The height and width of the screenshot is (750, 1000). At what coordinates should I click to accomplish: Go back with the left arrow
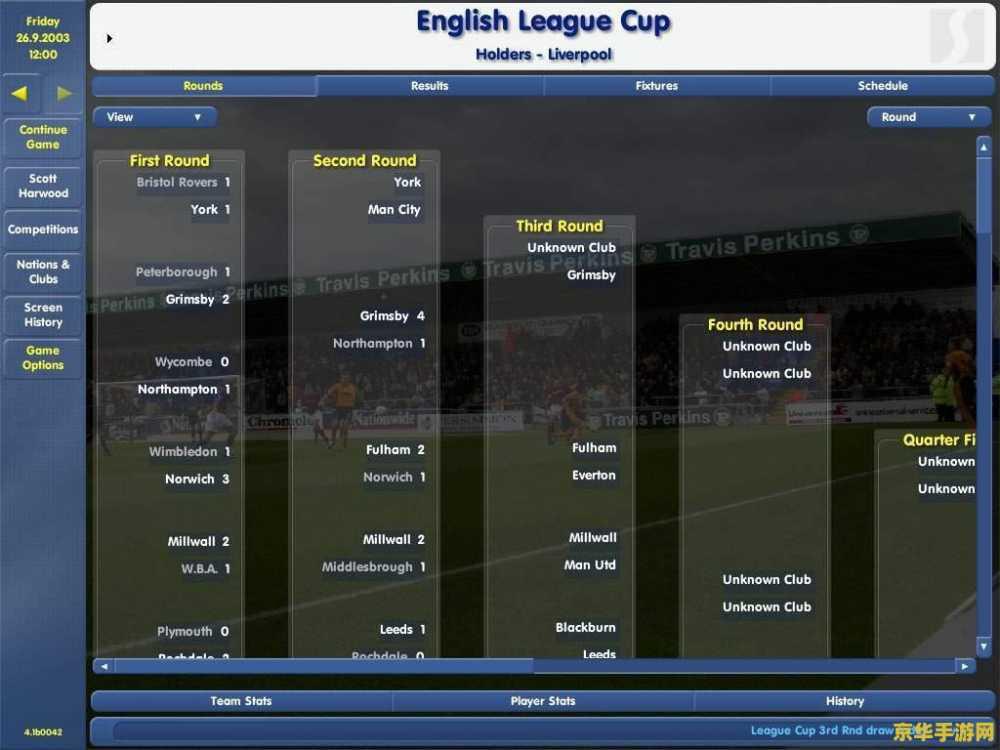click(21, 94)
